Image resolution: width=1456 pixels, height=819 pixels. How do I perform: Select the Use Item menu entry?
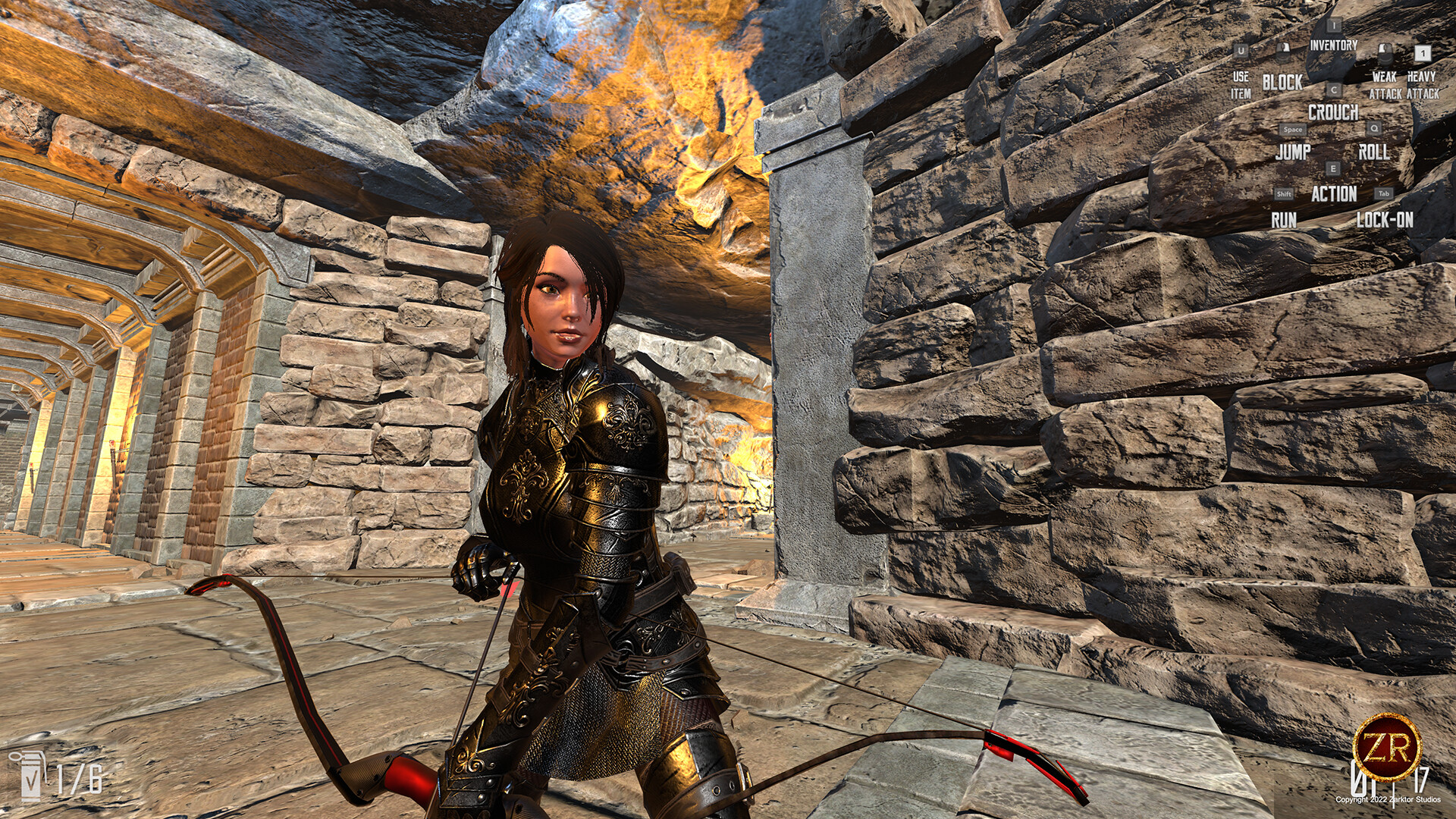(1241, 83)
